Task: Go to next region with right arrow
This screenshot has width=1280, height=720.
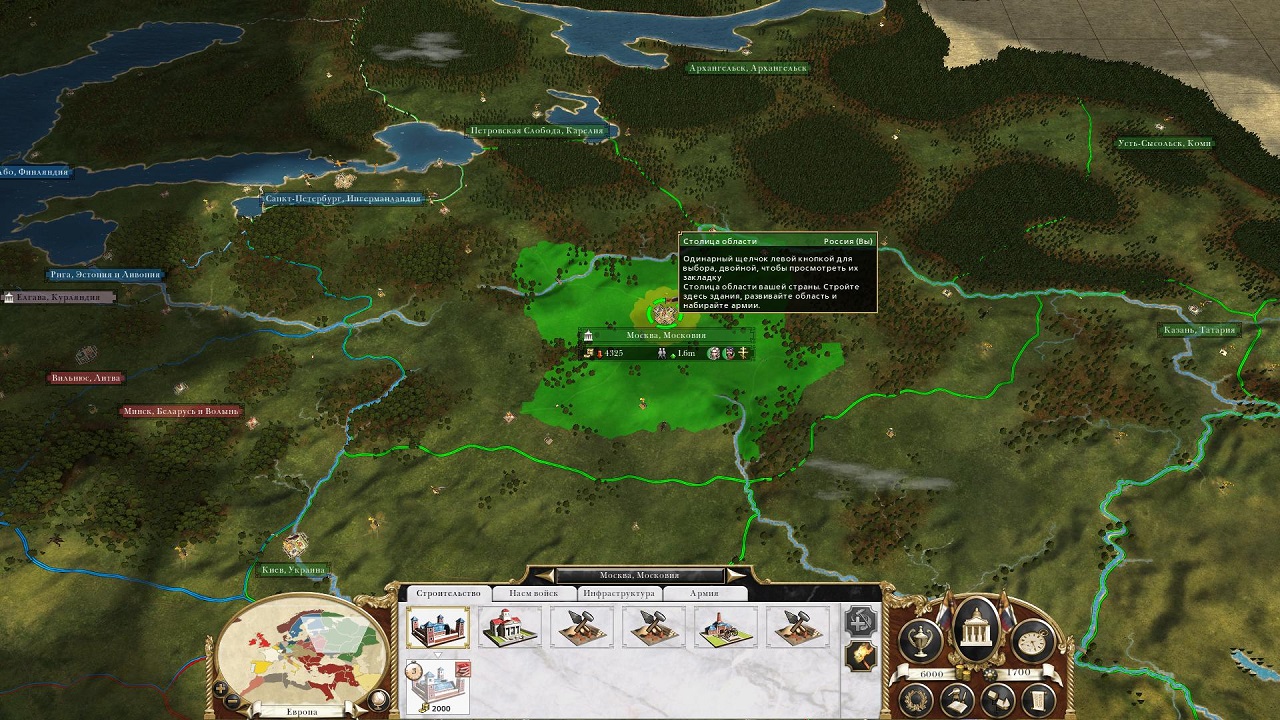Action: 737,575
